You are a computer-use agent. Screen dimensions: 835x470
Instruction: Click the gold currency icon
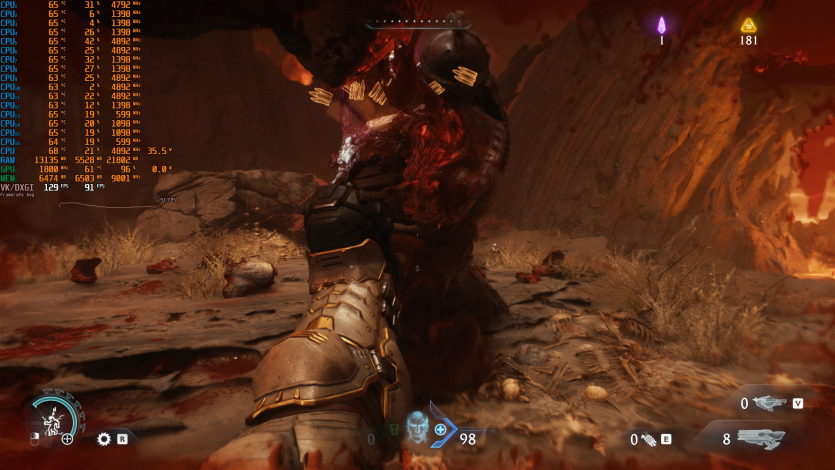coord(748,25)
